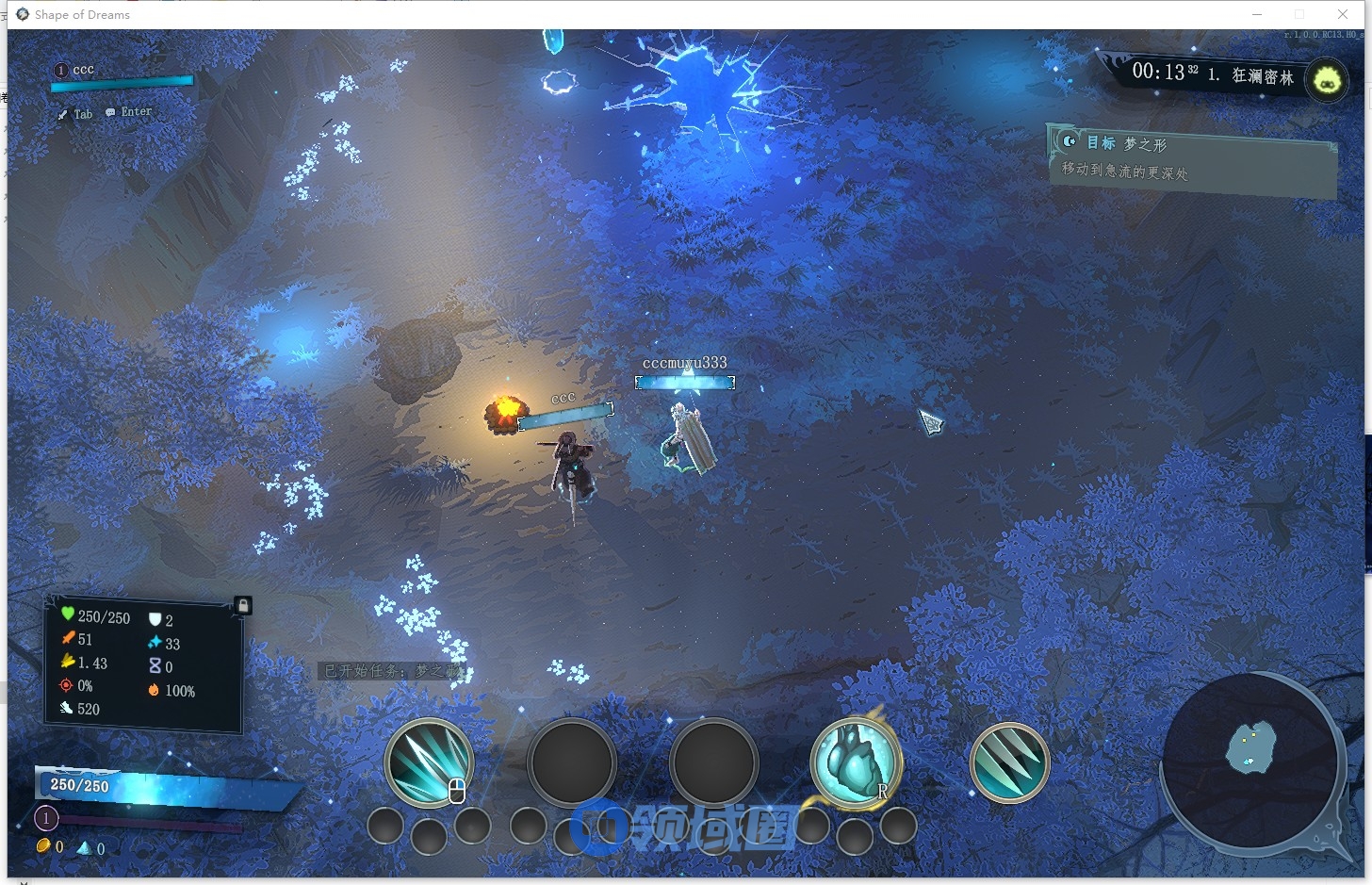This screenshot has width=1372, height=885.
Task: Click the yellow fuzzy creature icon
Action: [1327, 79]
